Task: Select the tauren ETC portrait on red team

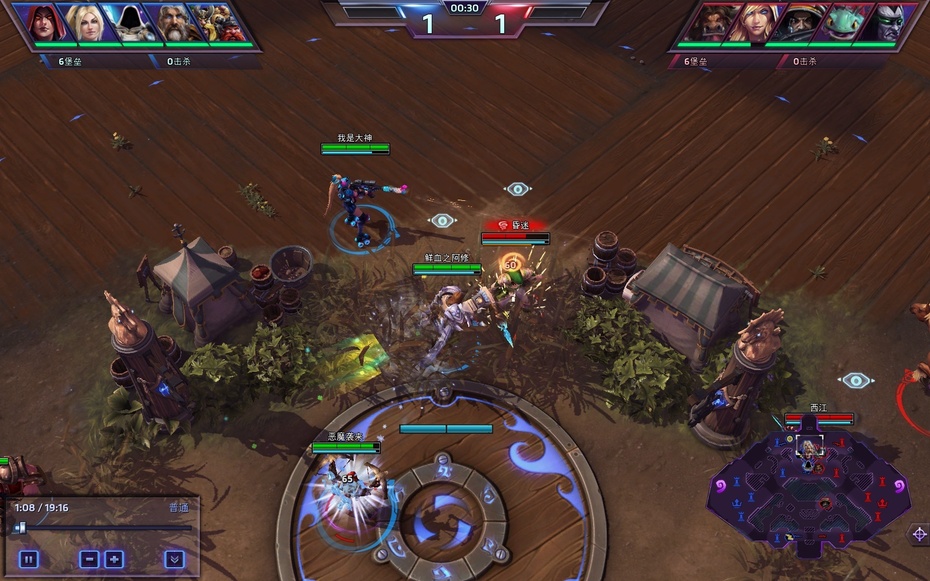Action: click(711, 23)
